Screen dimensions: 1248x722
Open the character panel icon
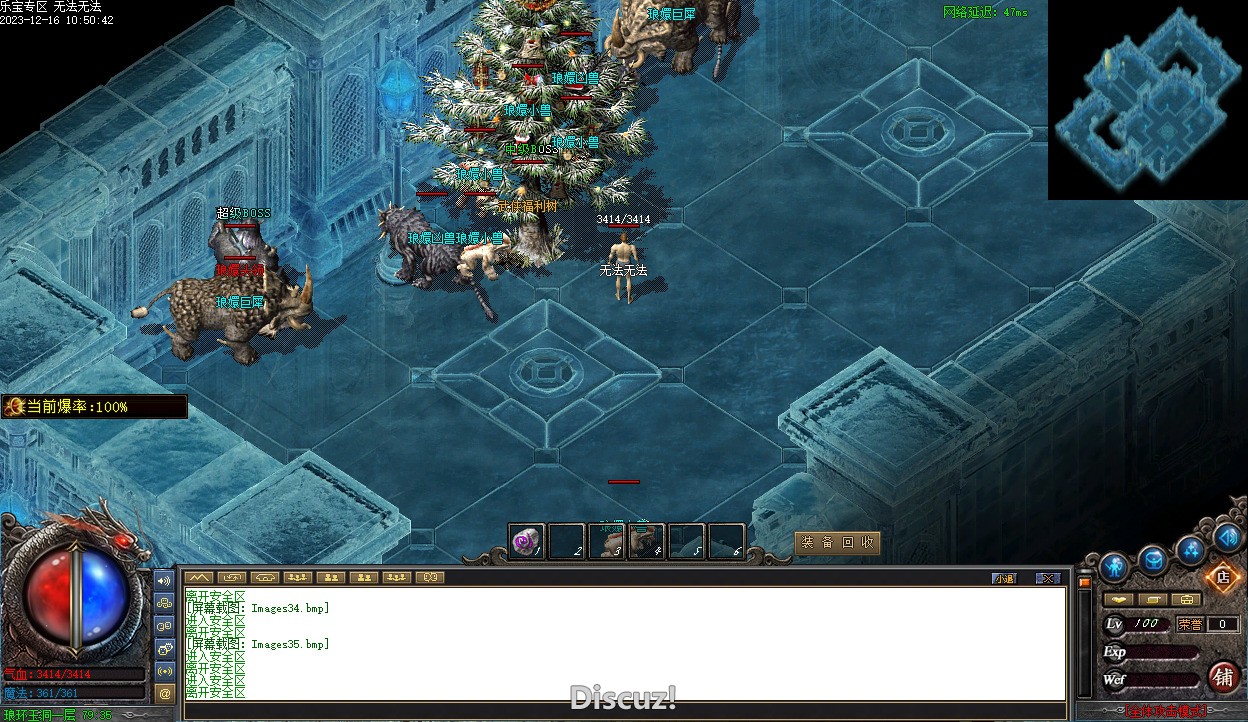(1114, 568)
